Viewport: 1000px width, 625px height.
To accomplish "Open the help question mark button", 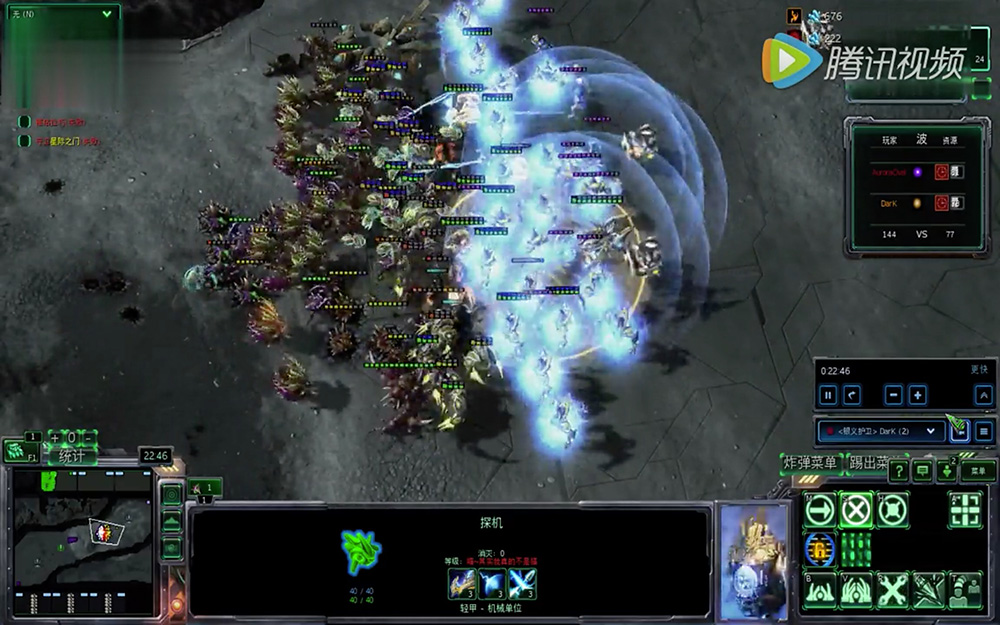I will pos(898,471).
